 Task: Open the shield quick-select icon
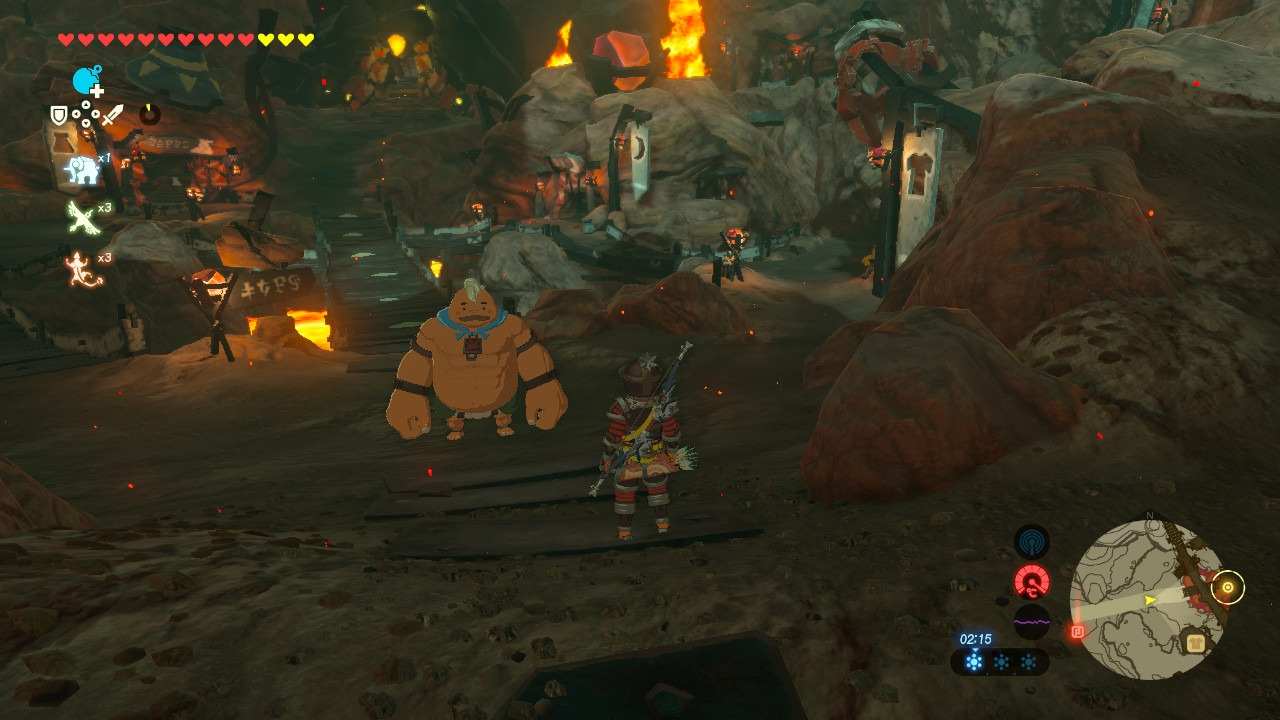tap(60, 116)
